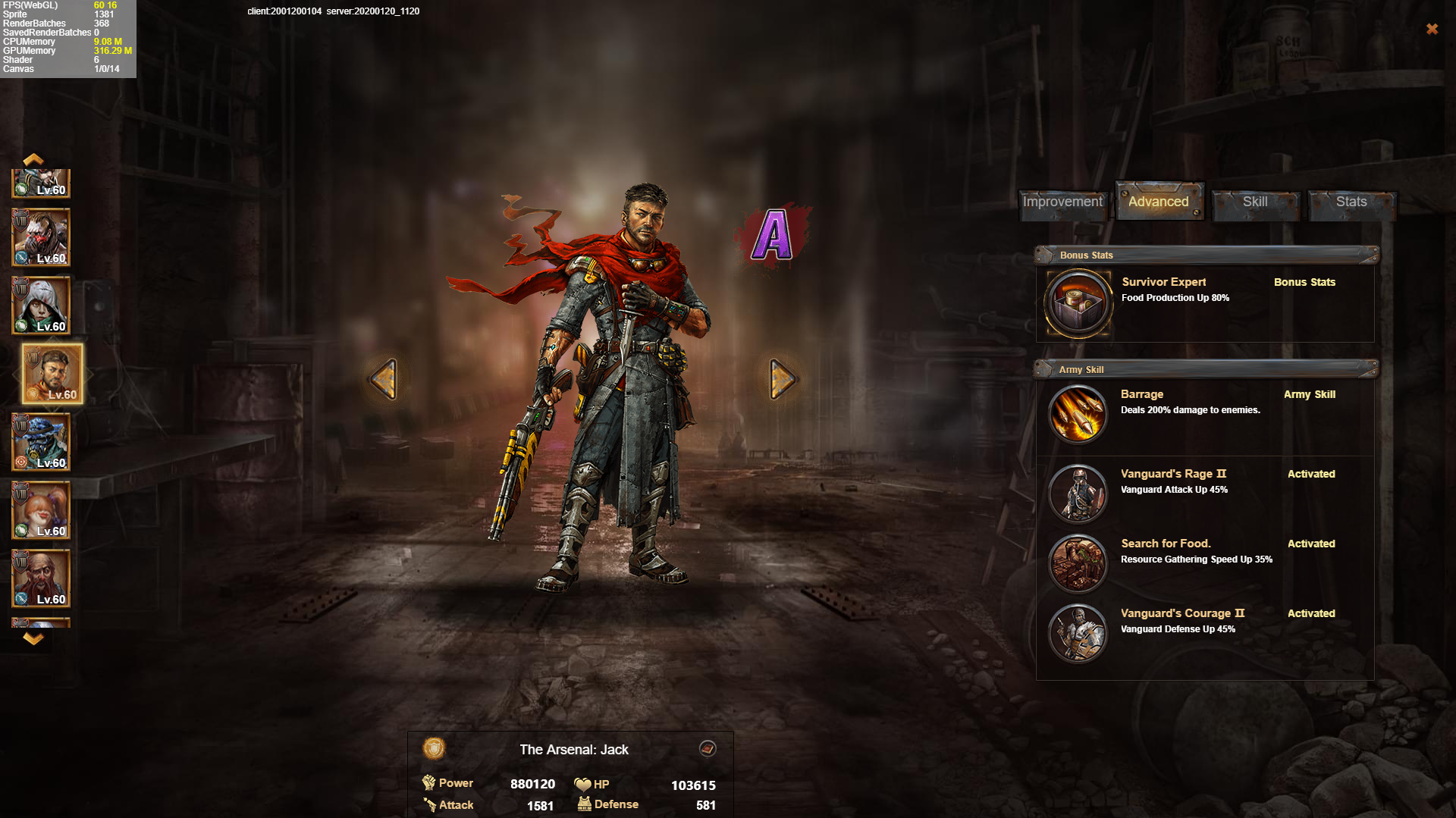The image size is (1456, 818).
Task: Select the red gas mask hero portrait
Action: coord(42,237)
